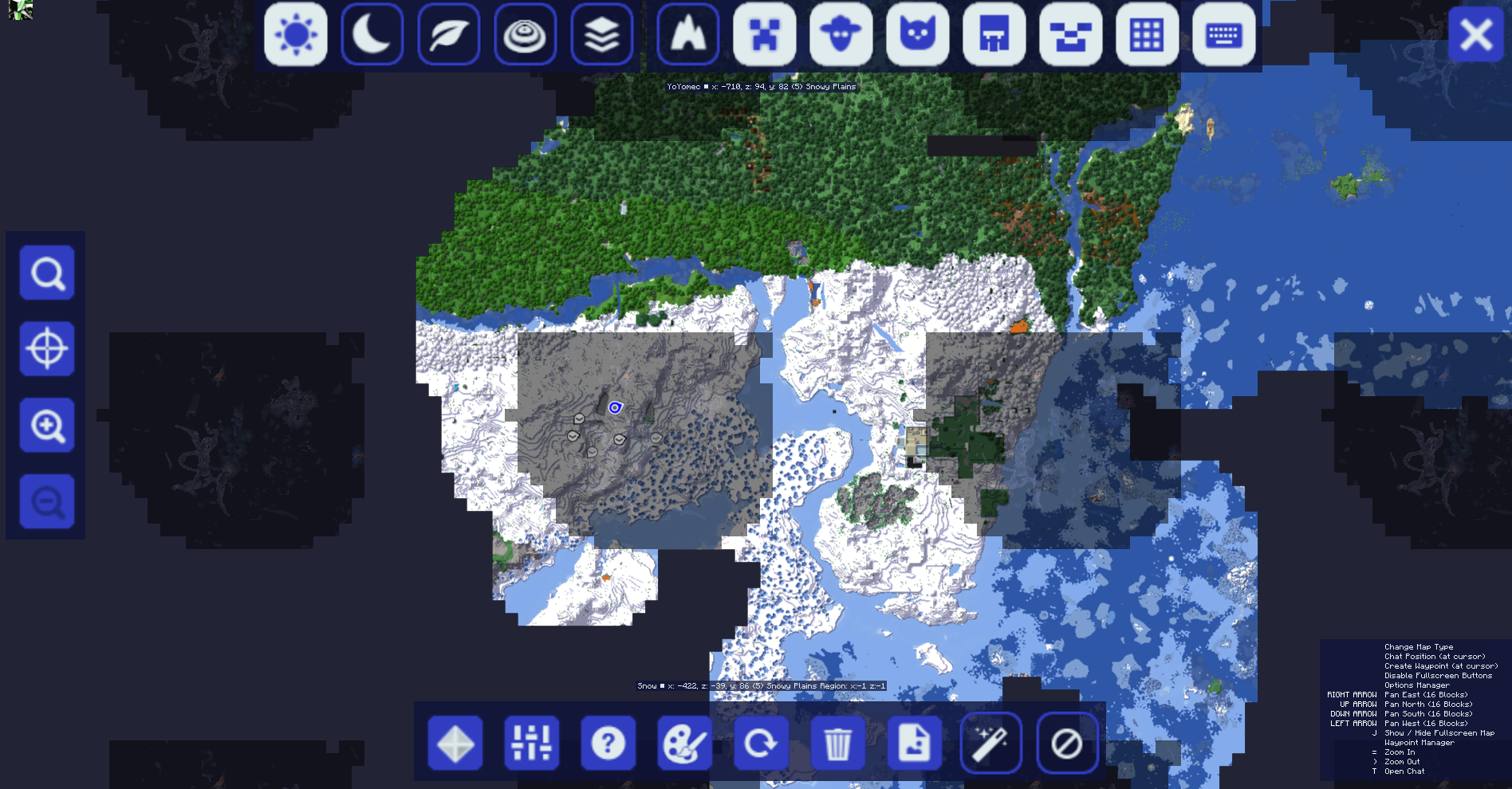Enable cave mapping mode
Image resolution: width=1512 pixels, height=789 pixels.
687,35
